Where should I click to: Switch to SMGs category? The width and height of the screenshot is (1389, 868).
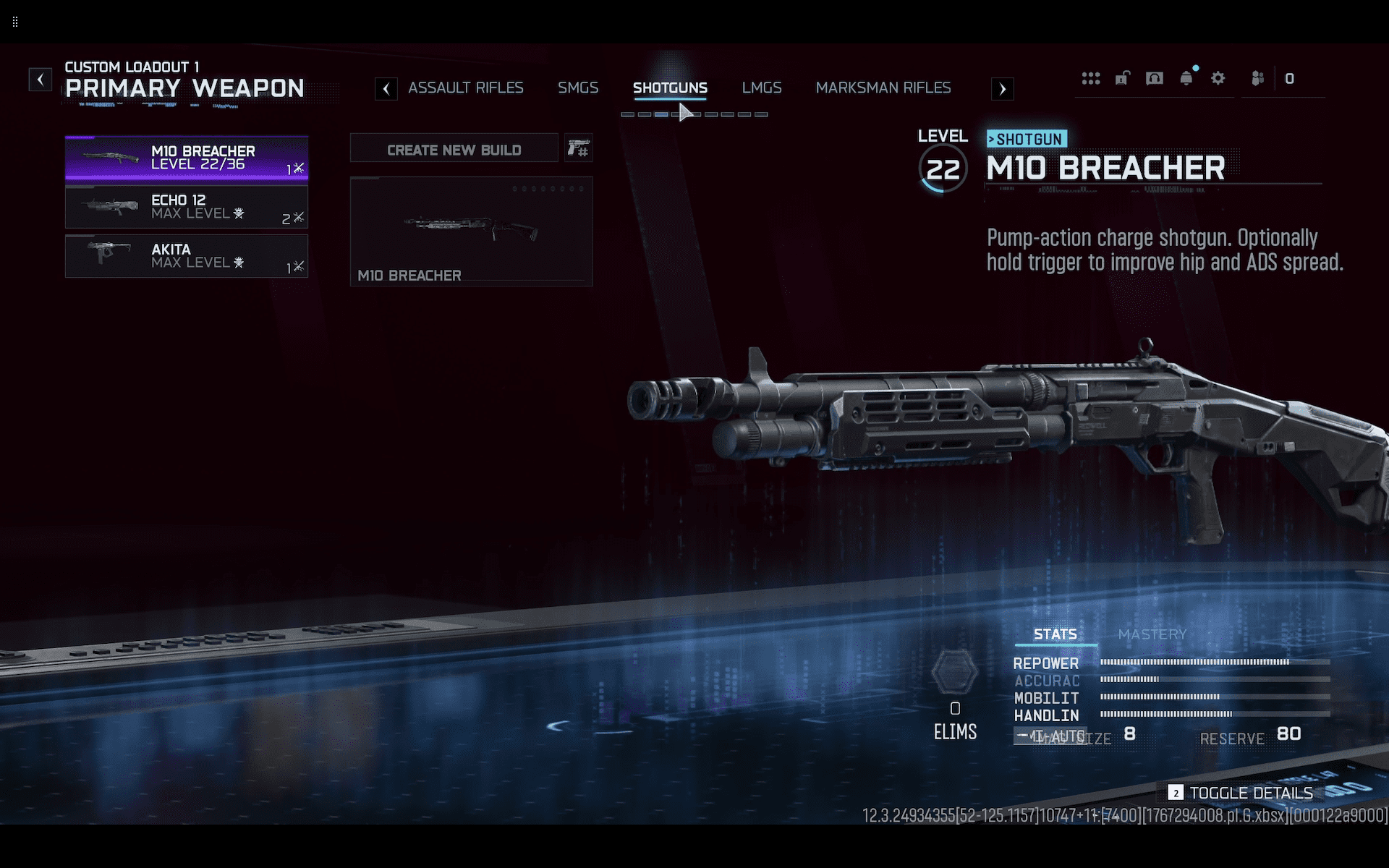coord(577,88)
